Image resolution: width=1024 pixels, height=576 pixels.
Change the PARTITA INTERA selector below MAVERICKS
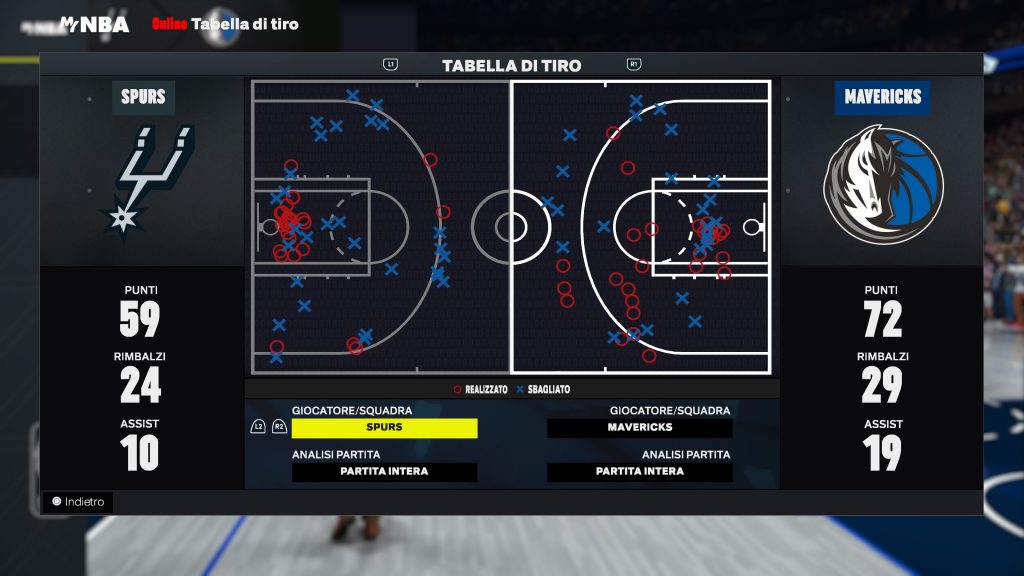point(640,472)
